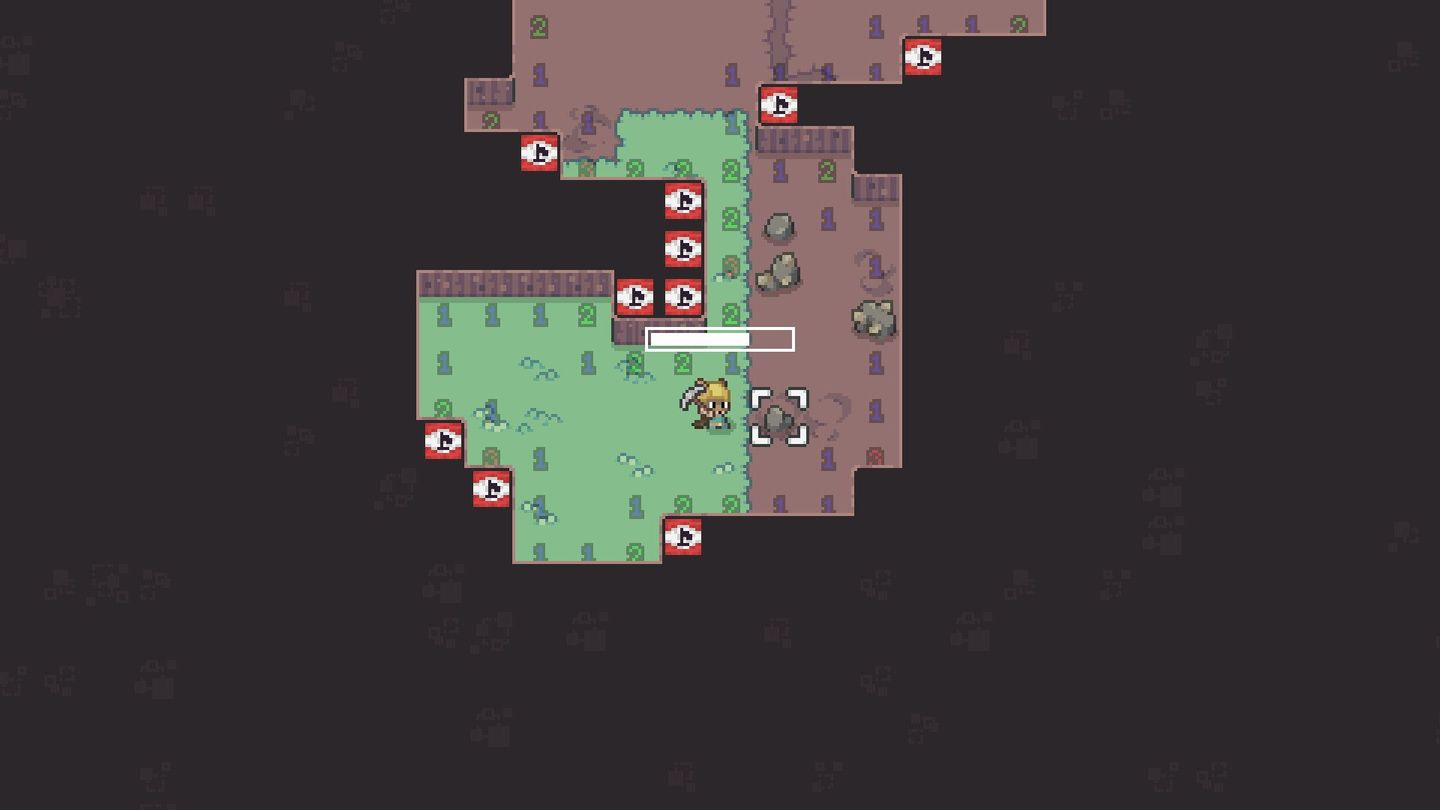1440x810 pixels.
Task: Unflag the tile at the bottom of the grass area
Action: [683, 537]
